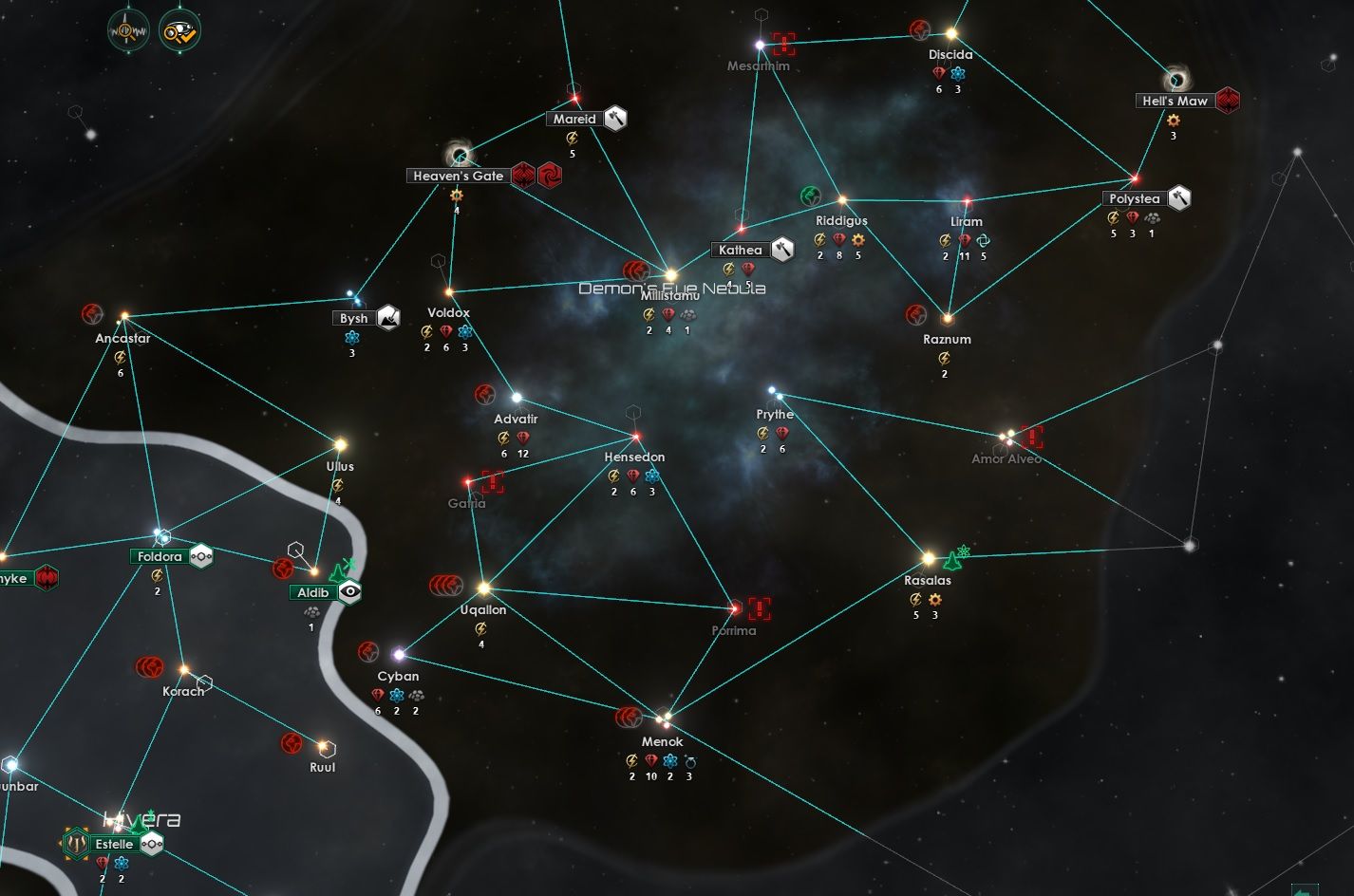
Task: Select the green science ship icon above Aldib
Action: (x=337, y=572)
